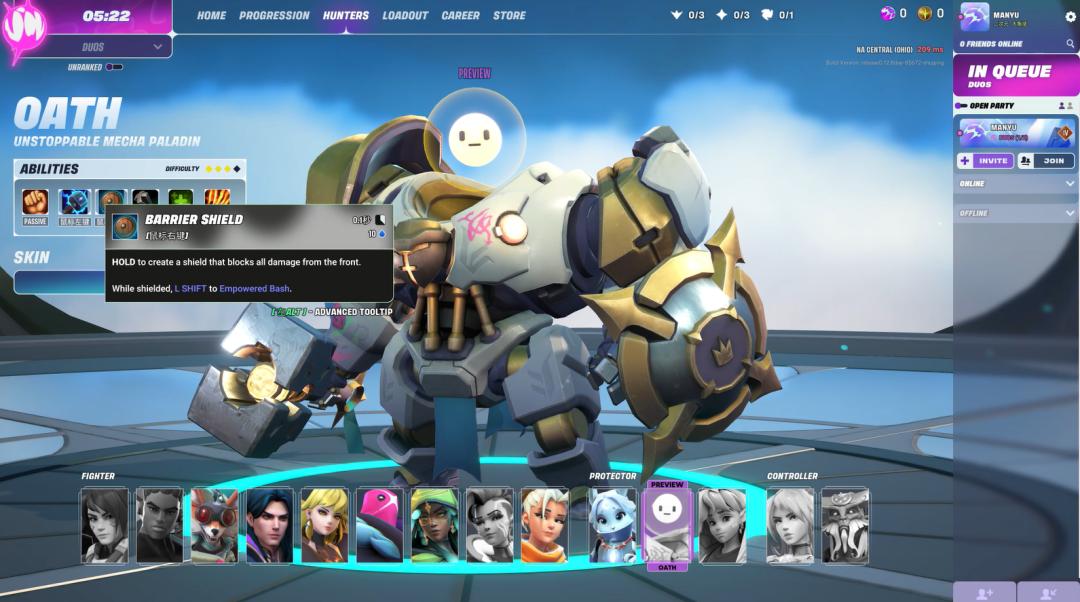
Task: Visit the Store tab
Action: (509, 16)
